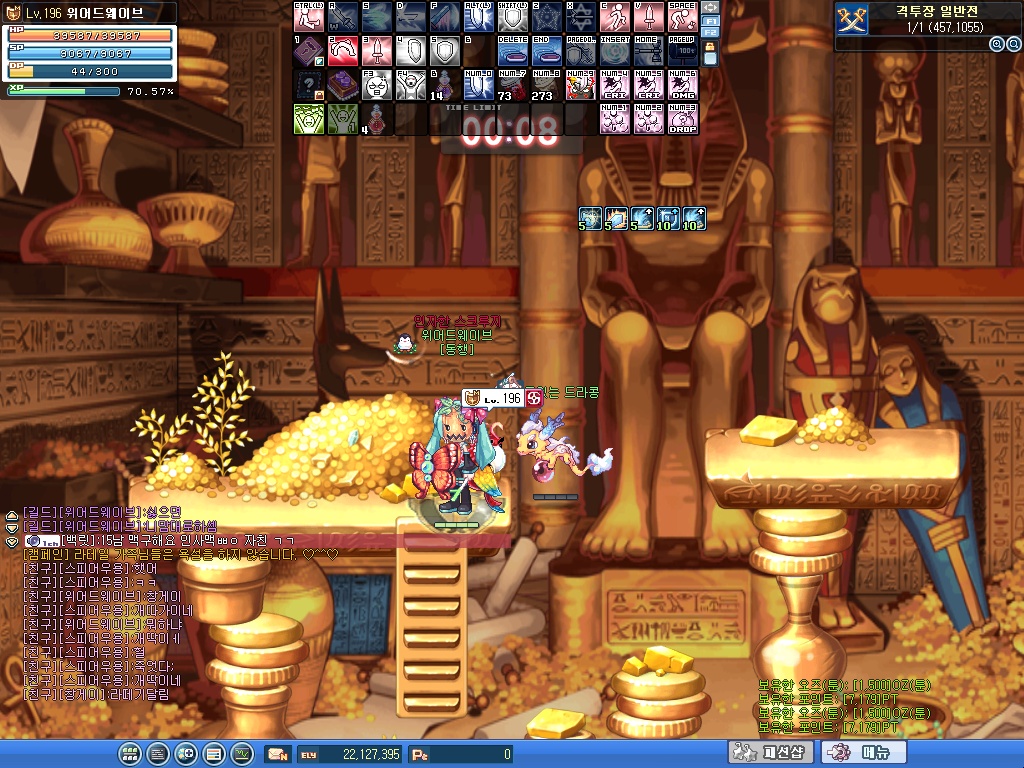This screenshot has width=1024, height=768.
Task: Click the plain magnifier map button
Action: click(1013, 44)
